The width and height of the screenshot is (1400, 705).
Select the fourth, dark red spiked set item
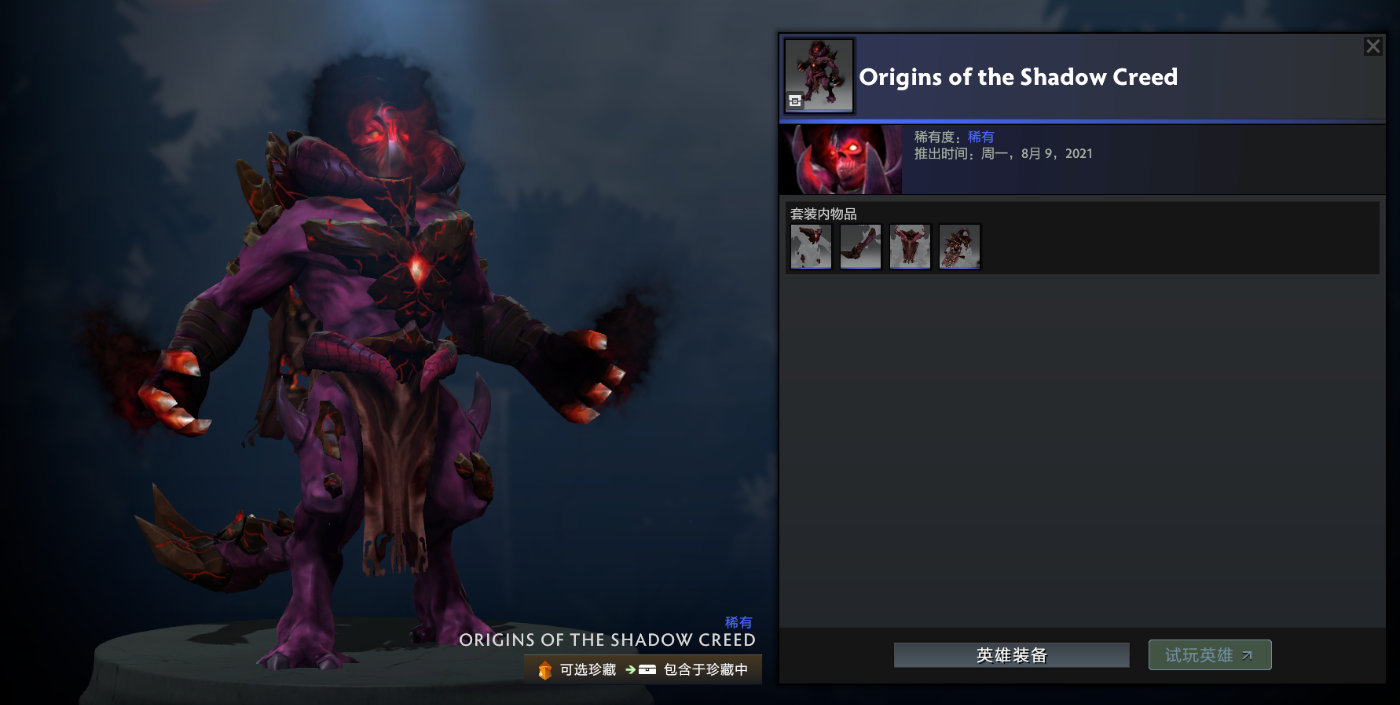click(960, 246)
